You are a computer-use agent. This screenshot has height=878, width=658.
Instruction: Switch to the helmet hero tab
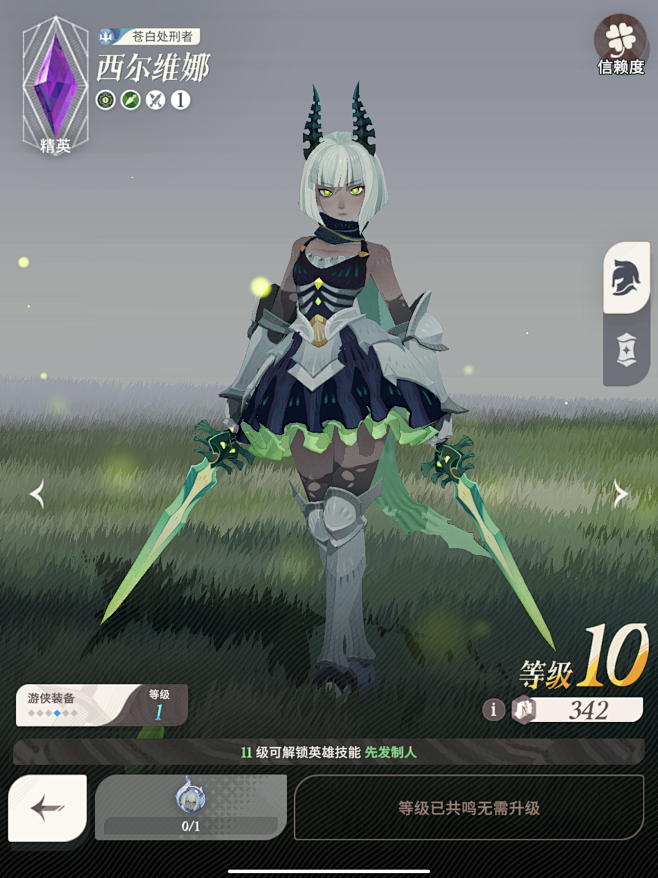[627, 279]
